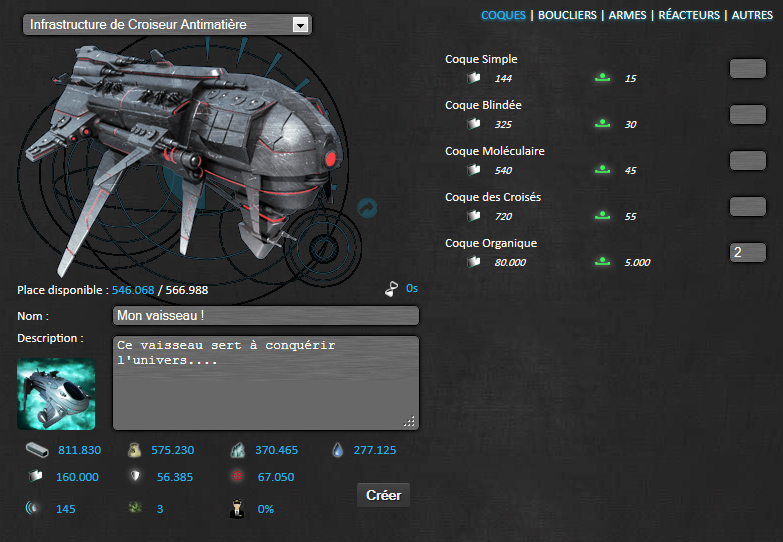Edit the Coque Organique quantity field
The height and width of the screenshot is (542, 783).
pyautogui.click(x=747, y=252)
